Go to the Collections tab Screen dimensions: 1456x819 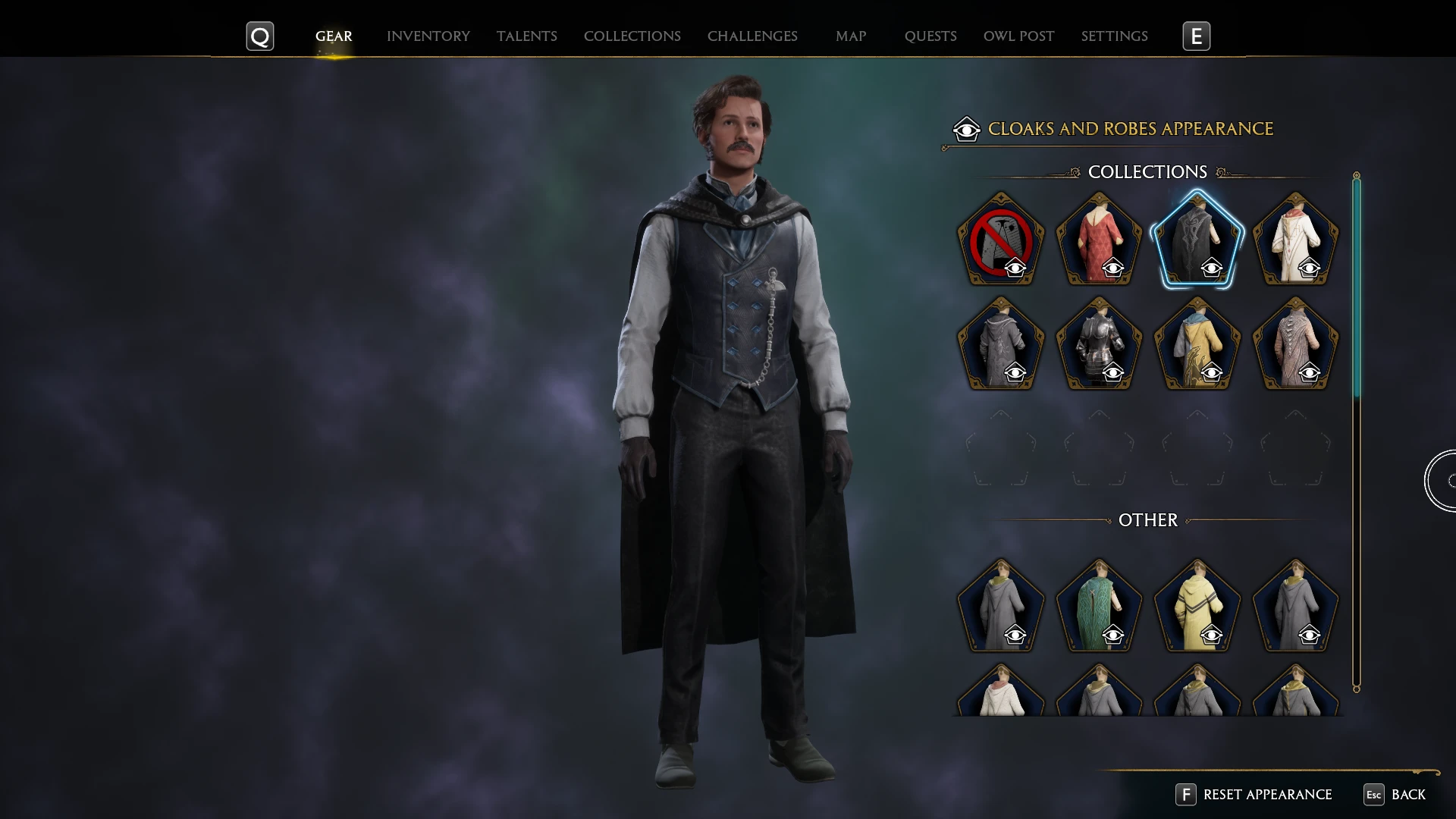(632, 36)
